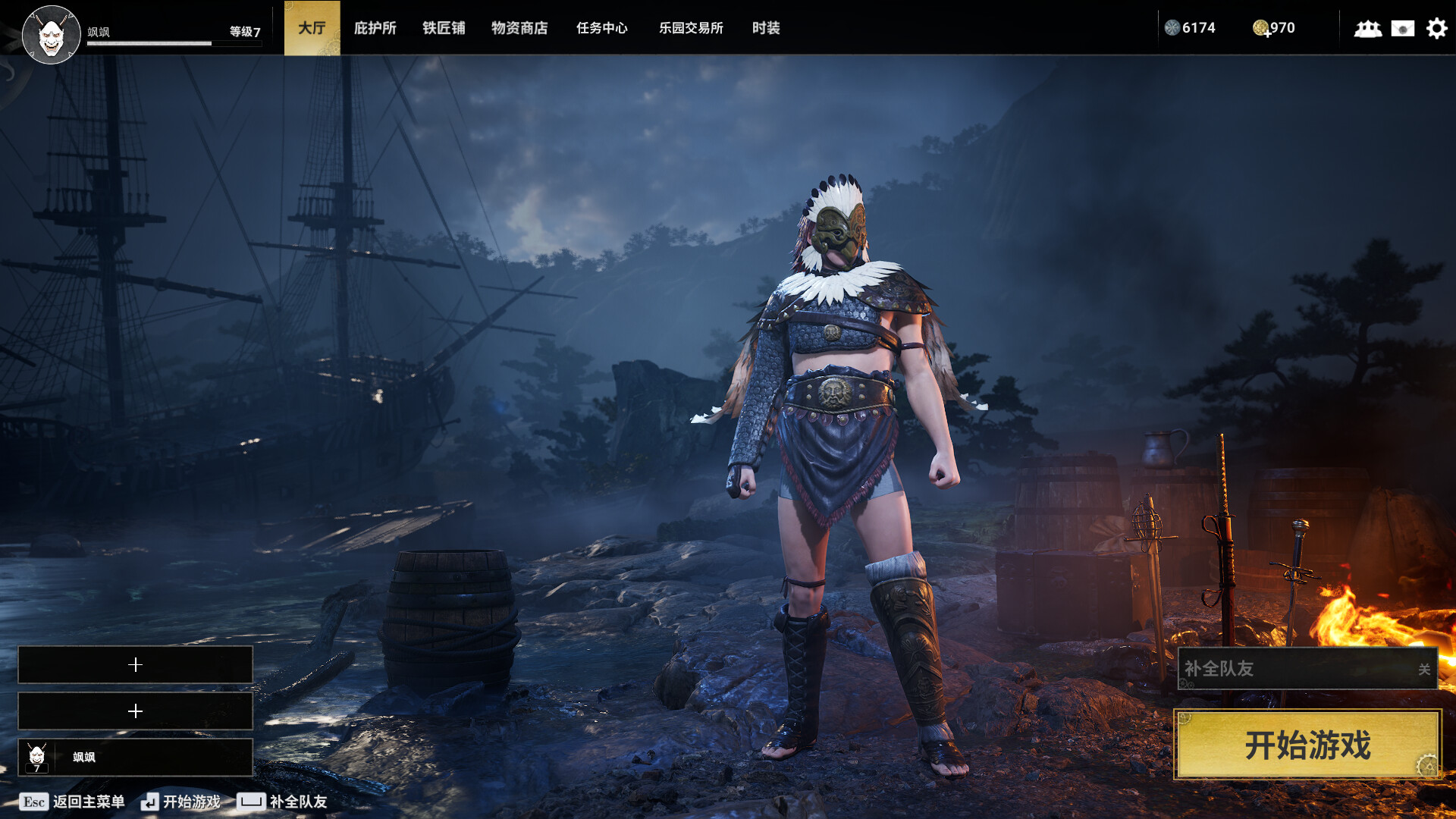Screen dimensions: 1456x819
Task: Open the 铁匠铺 tab
Action: tap(444, 28)
